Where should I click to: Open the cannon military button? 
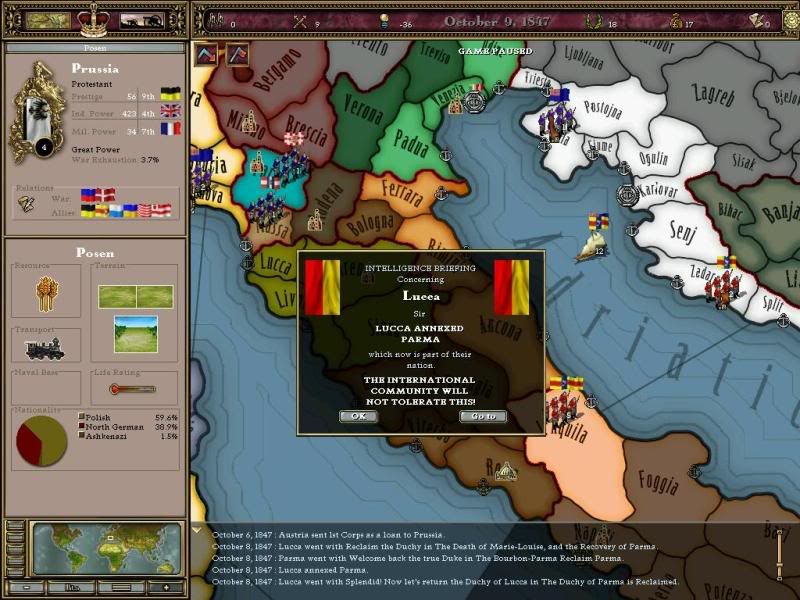(143, 19)
